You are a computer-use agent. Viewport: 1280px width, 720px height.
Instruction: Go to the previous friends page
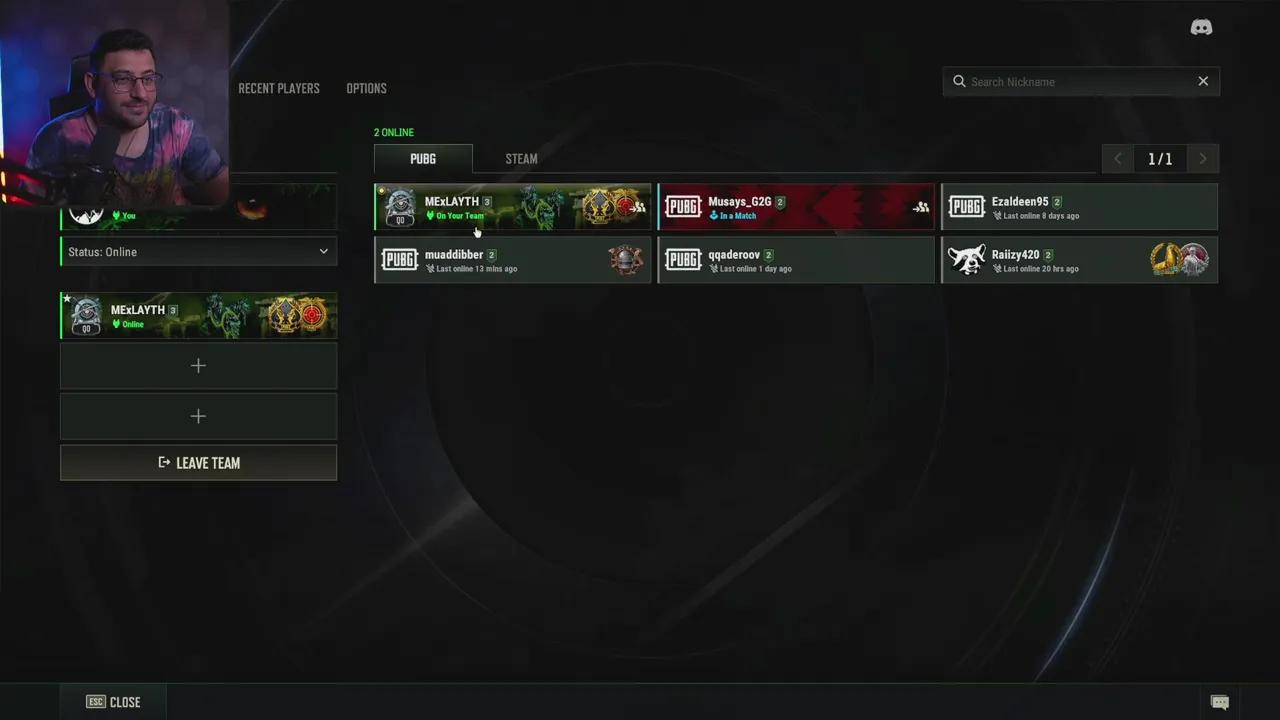coord(1118,159)
